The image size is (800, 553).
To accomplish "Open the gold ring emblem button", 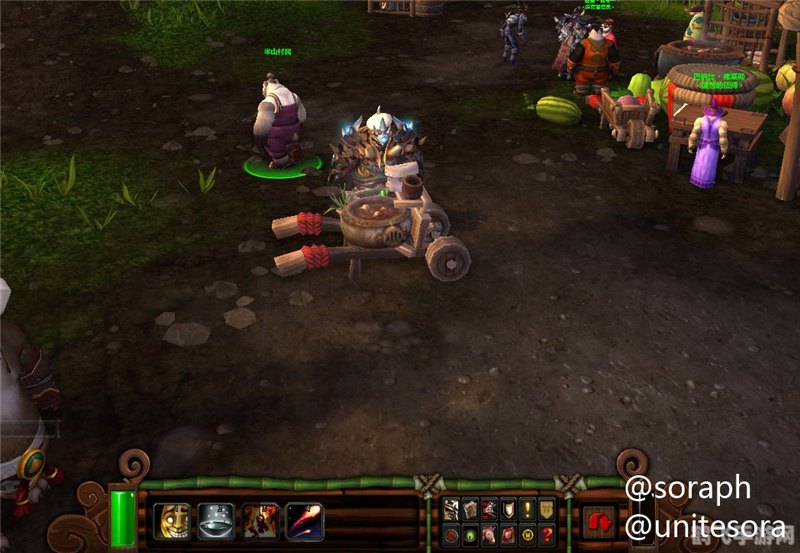I will click(528, 533).
